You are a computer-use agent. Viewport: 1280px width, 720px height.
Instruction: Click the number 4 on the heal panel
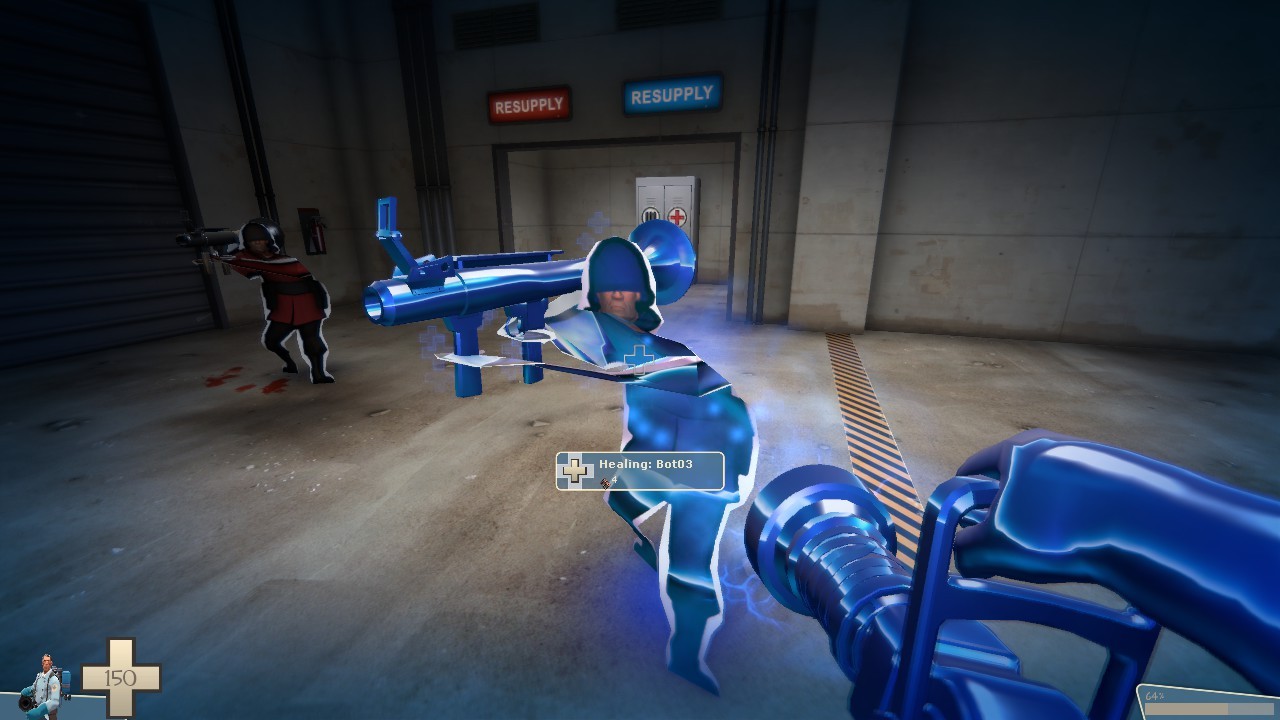[x=614, y=479]
